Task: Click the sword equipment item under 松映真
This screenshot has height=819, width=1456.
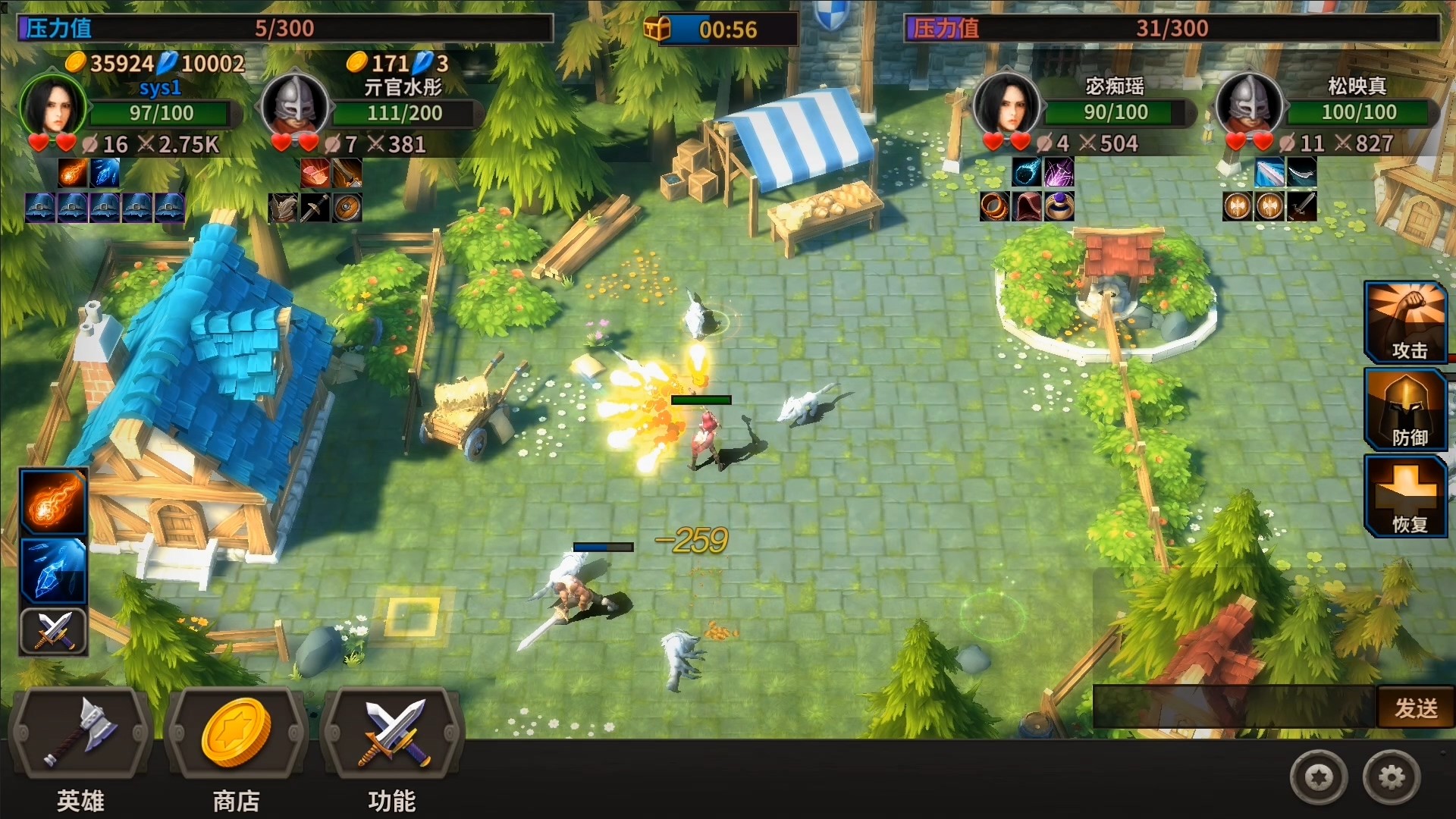Action: point(1303,207)
